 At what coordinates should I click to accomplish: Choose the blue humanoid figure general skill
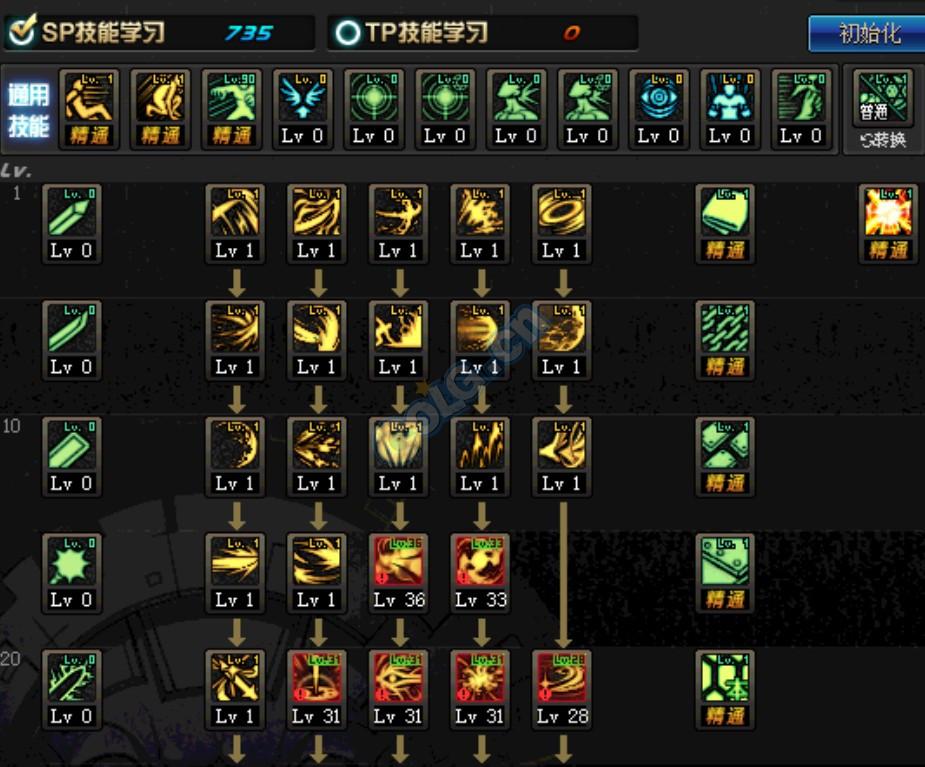pos(729,98)
